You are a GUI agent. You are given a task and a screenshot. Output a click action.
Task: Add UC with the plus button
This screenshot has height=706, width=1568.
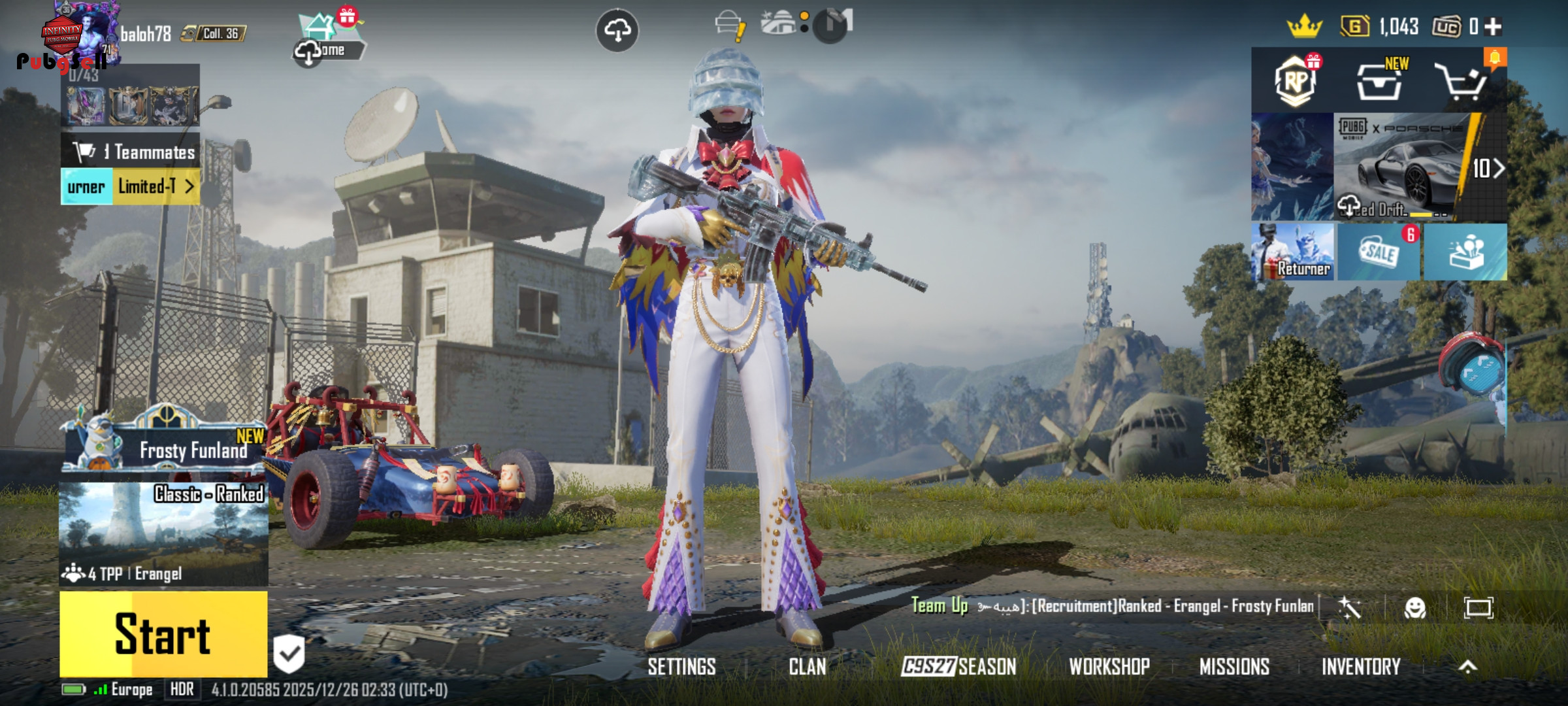pyautogui.click(x=1494, y=27)
